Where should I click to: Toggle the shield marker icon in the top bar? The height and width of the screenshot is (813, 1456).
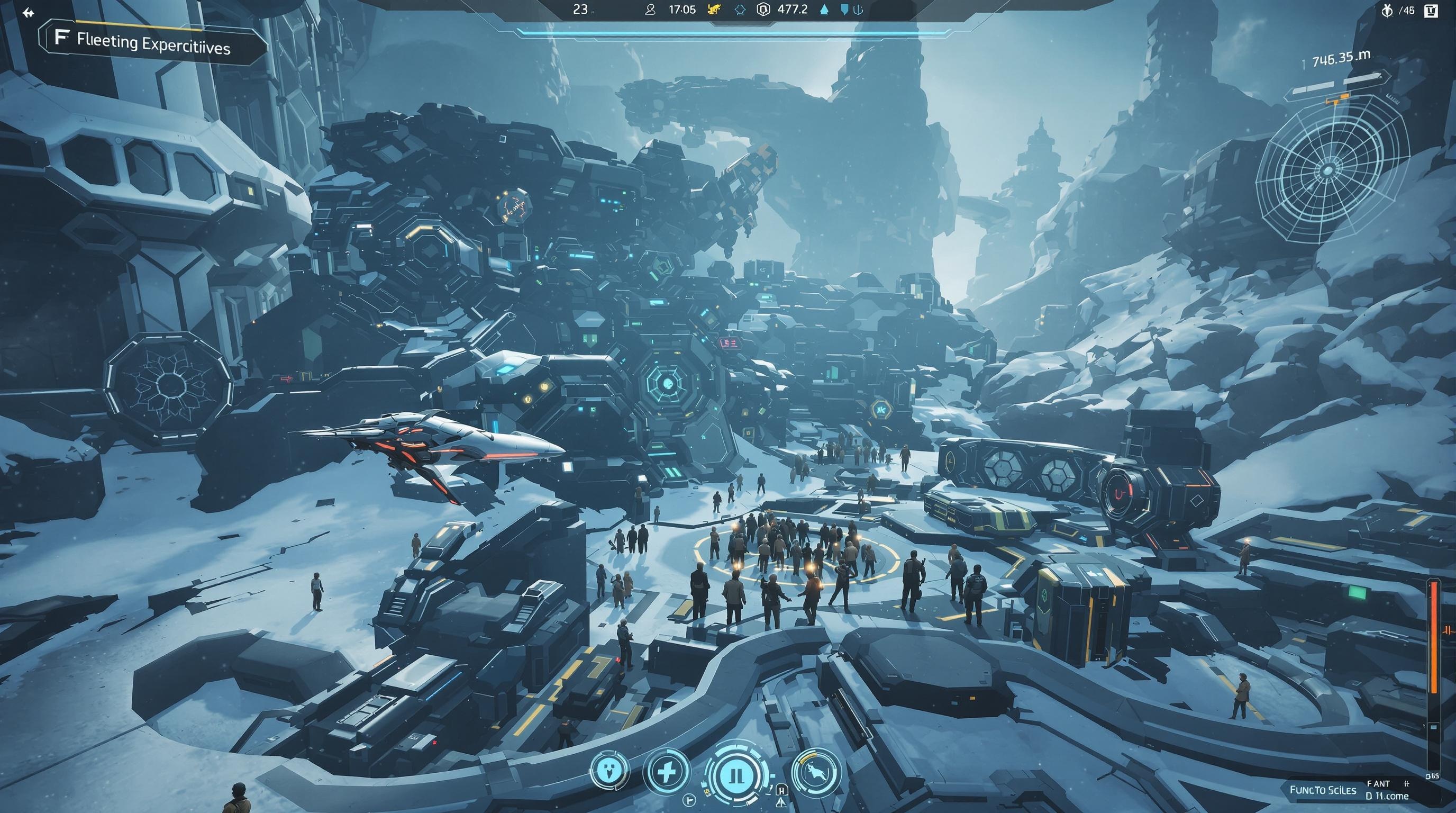point(844,10)
